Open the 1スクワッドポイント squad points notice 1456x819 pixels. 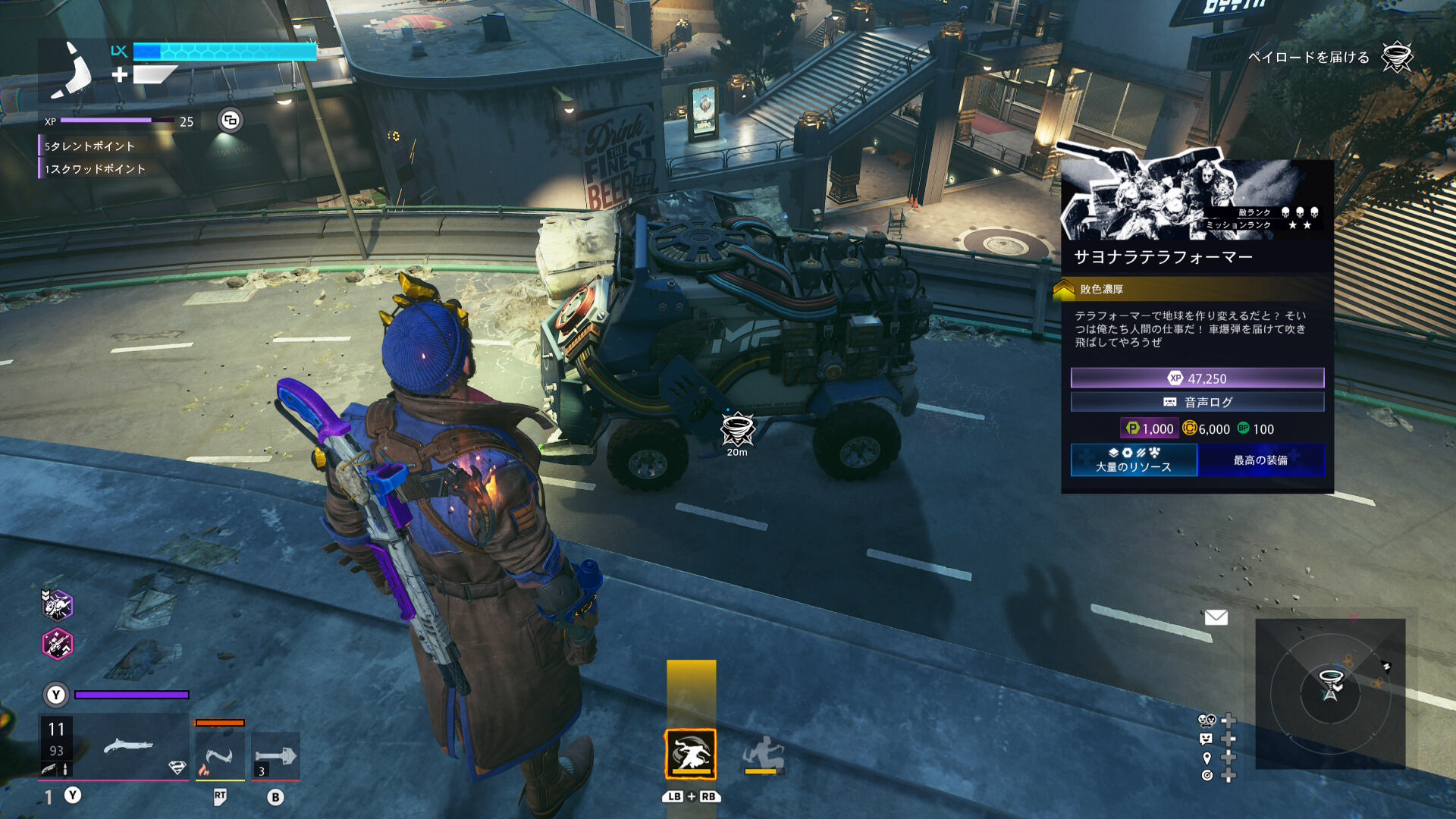95,169
